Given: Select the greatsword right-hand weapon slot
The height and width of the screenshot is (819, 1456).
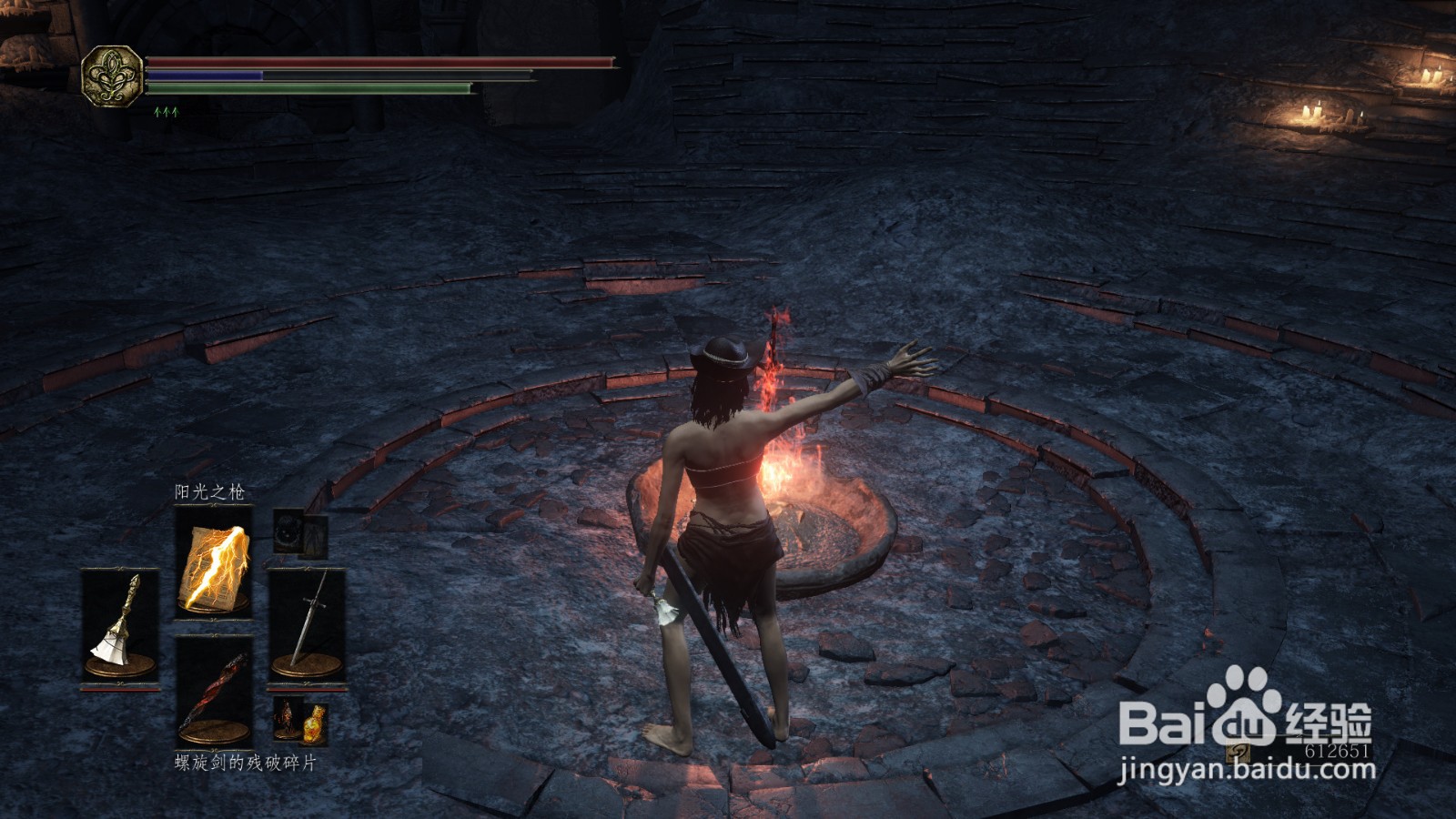Looking at the screenshot, I should 307,625.
